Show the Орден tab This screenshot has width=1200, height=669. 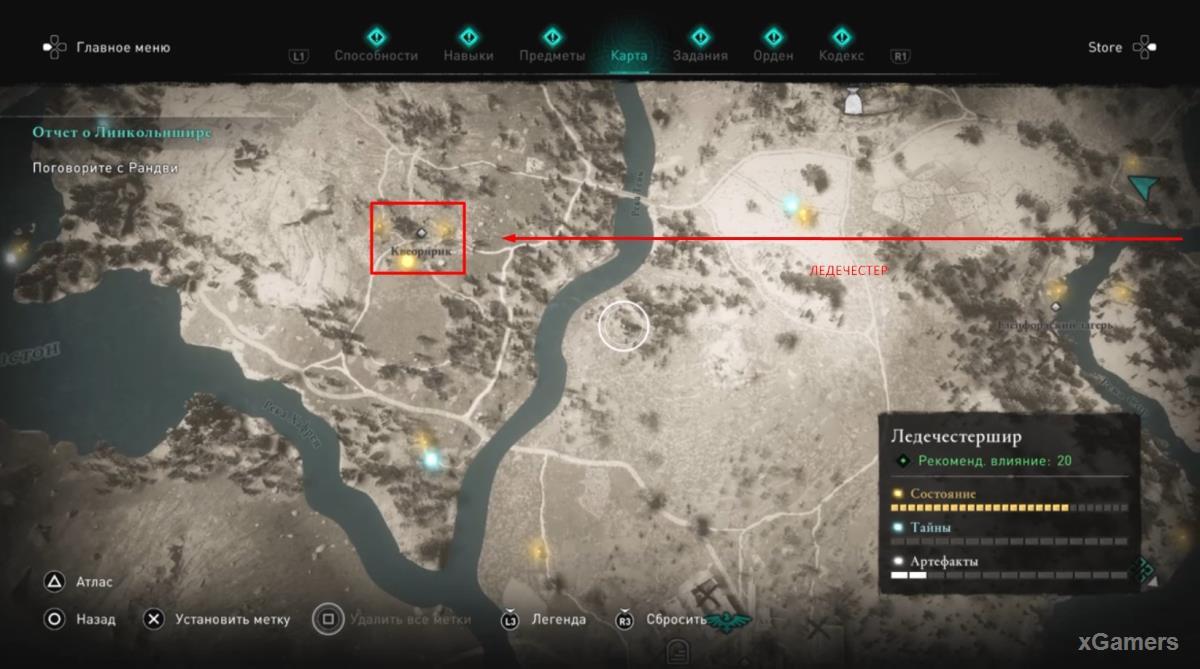tap(773, 55)
